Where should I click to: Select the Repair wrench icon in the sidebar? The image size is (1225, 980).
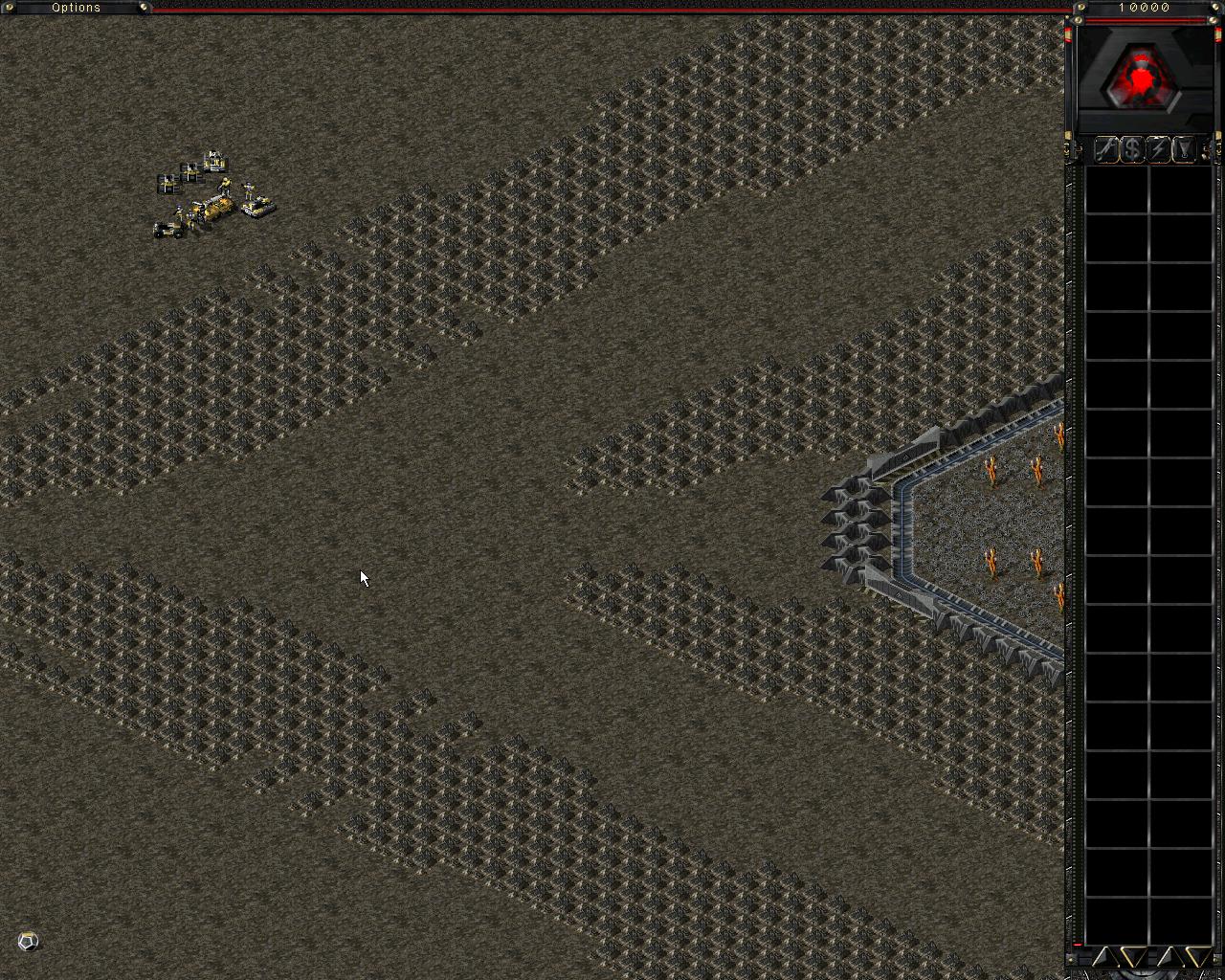1105,150
